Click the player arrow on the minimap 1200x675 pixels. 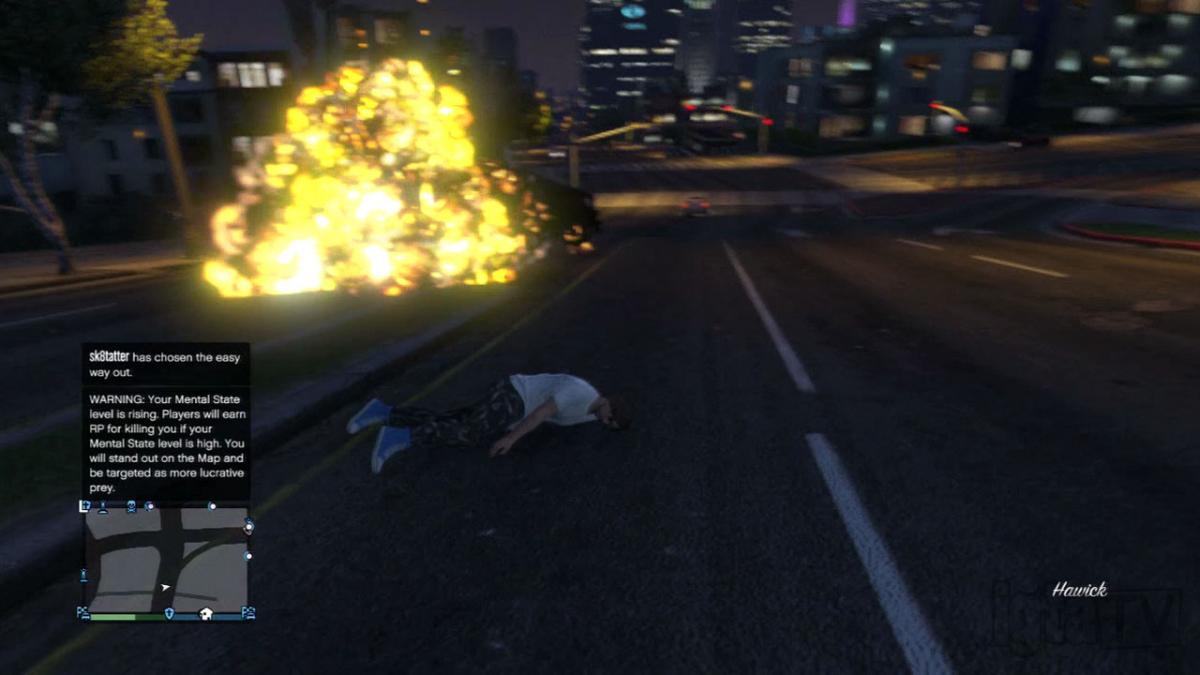[x=165, y=587]
